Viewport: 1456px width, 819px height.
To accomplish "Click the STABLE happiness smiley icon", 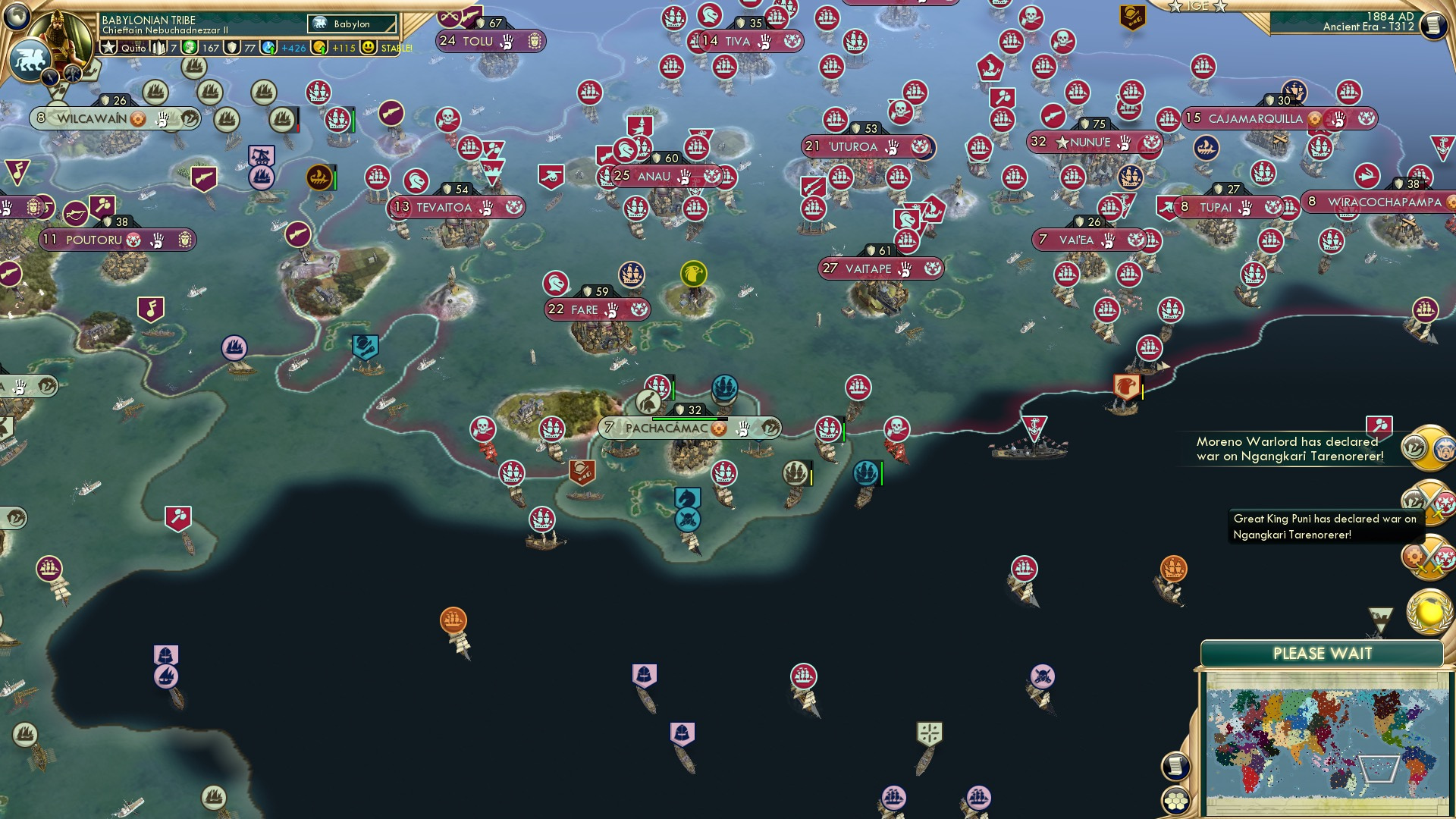I will click(x=369, y=47).
